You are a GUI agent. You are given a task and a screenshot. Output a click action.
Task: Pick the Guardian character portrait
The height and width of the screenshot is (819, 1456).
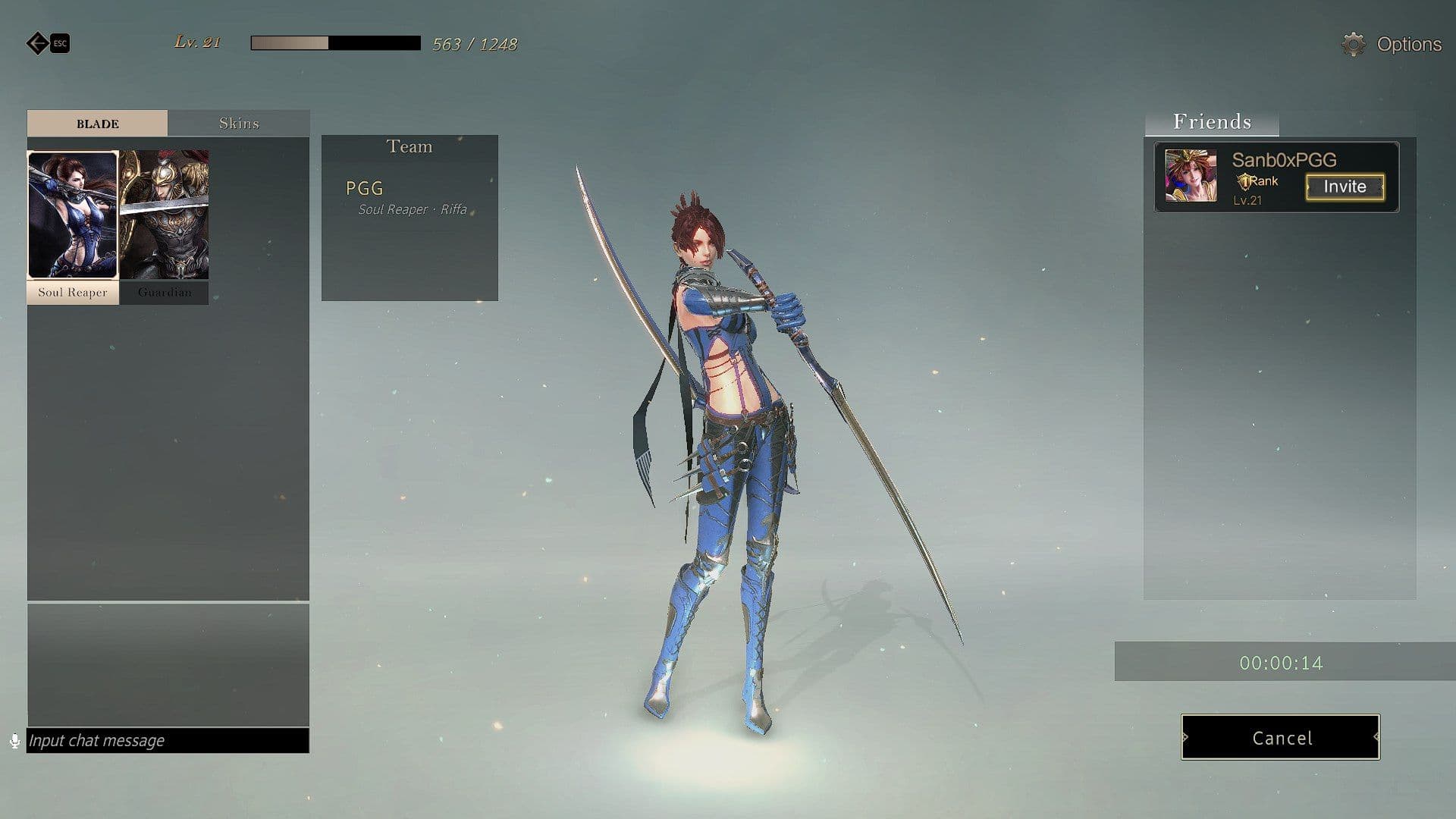point(165,216)
